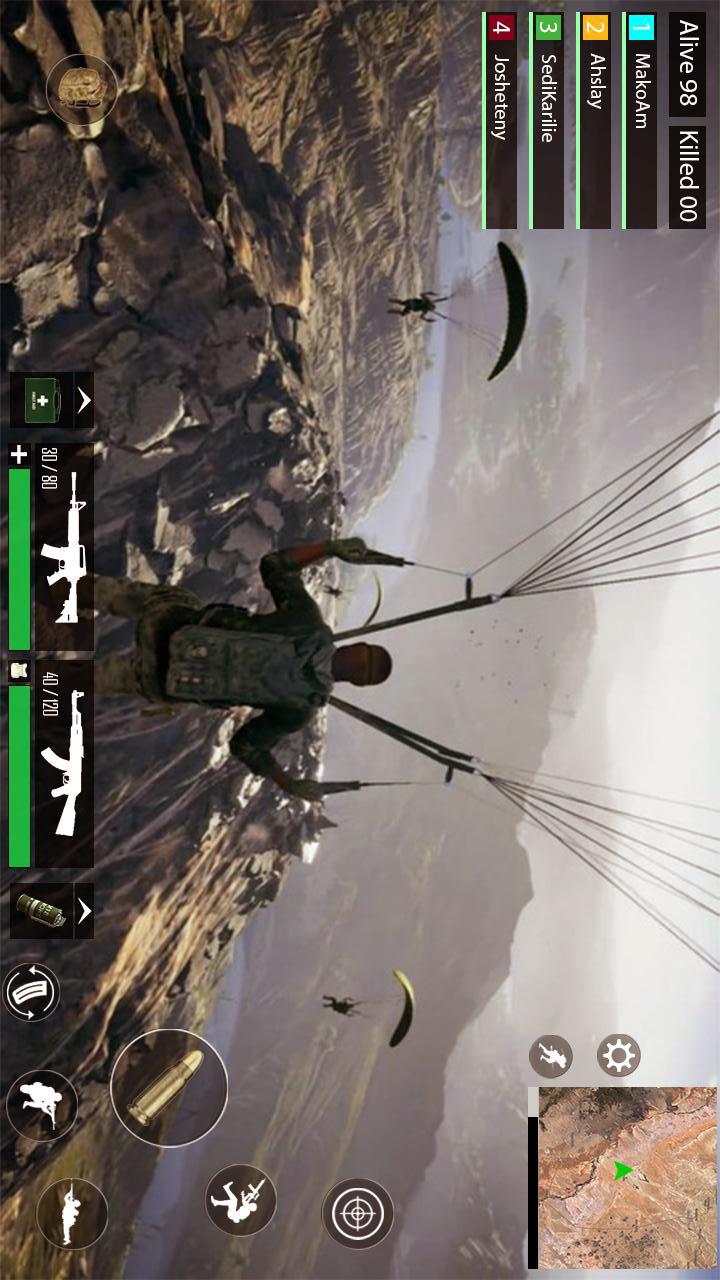Viewport: 720px width, 1280px height.
Task: Use the green first aid kit
Action: pos(41,401)
